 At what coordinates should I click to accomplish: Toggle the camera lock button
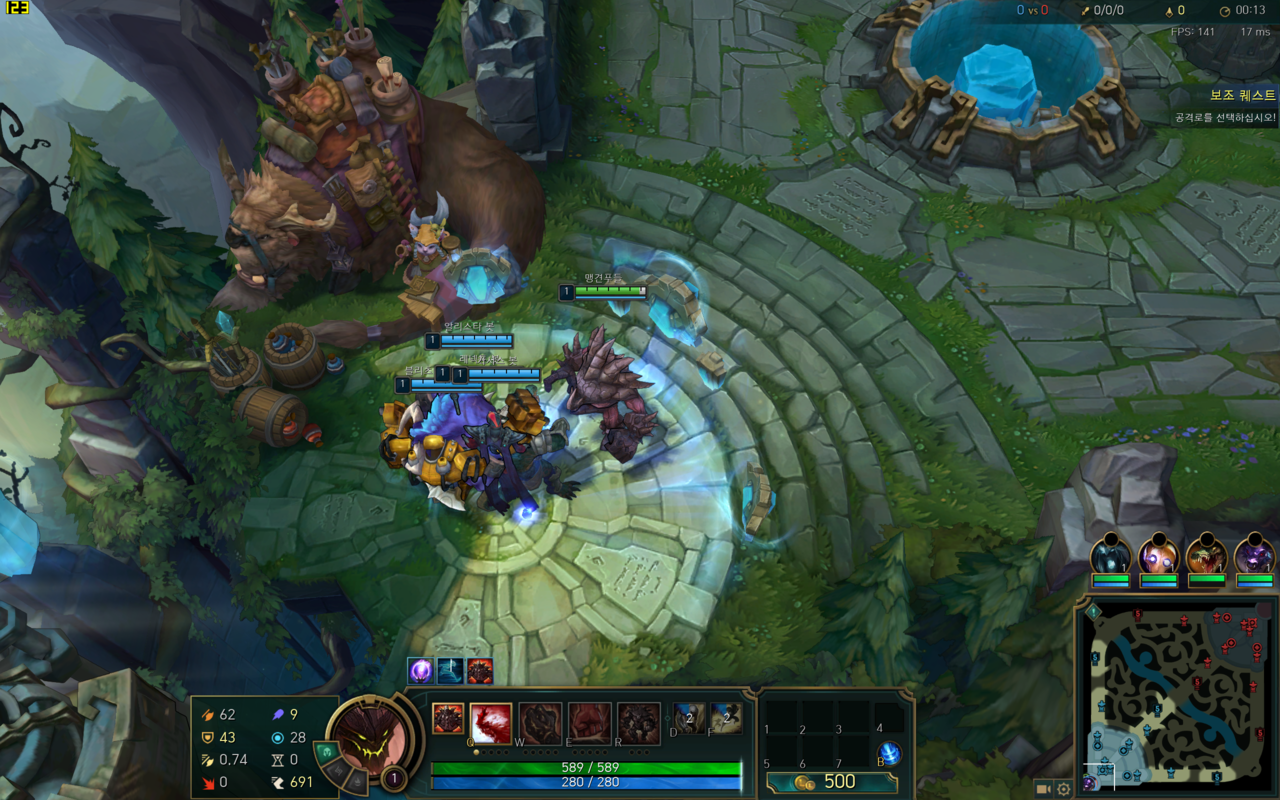(1043, 789)
